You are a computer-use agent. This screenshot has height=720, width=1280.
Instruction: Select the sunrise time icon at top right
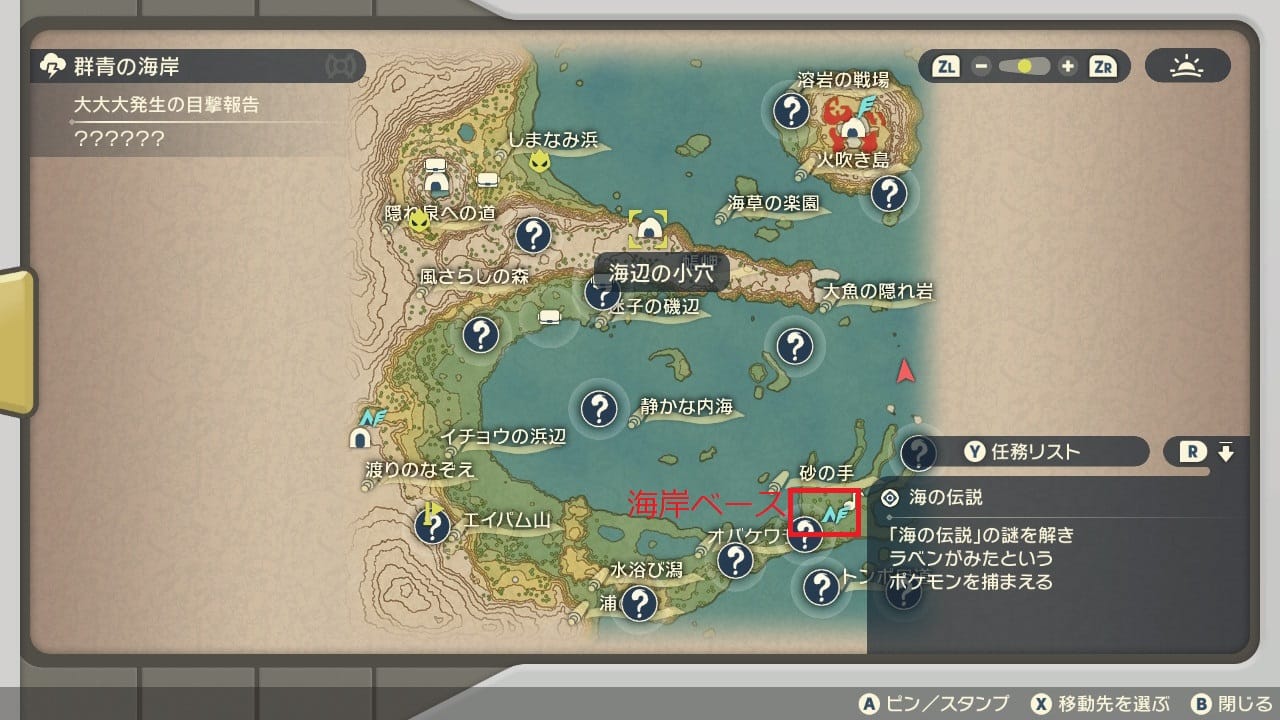(x=1186, y=66)
